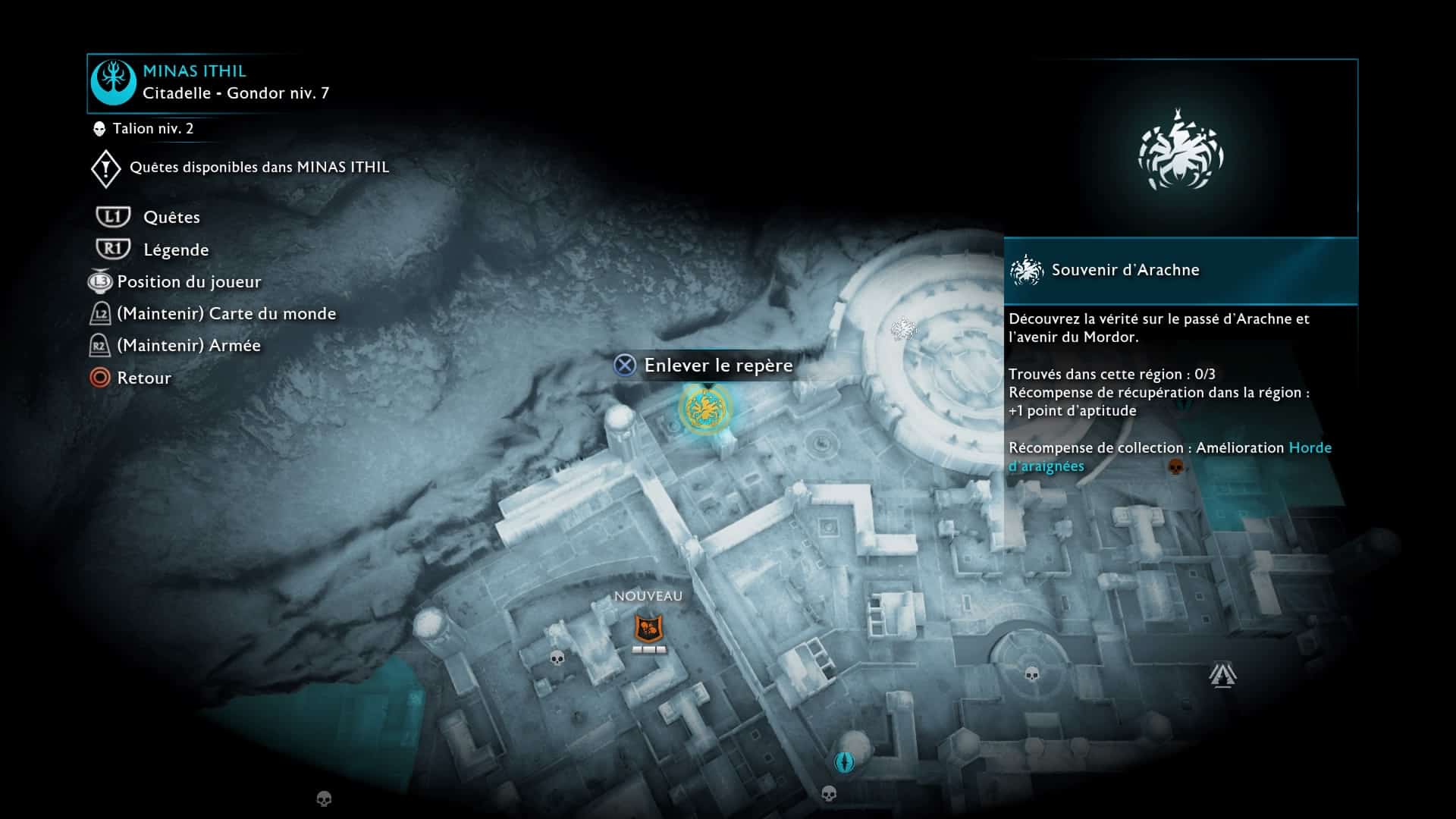Pick the white triangular Haedir tower marker
The height and width of the screenshot is (819, 1456).
(x=1222, y=674)
